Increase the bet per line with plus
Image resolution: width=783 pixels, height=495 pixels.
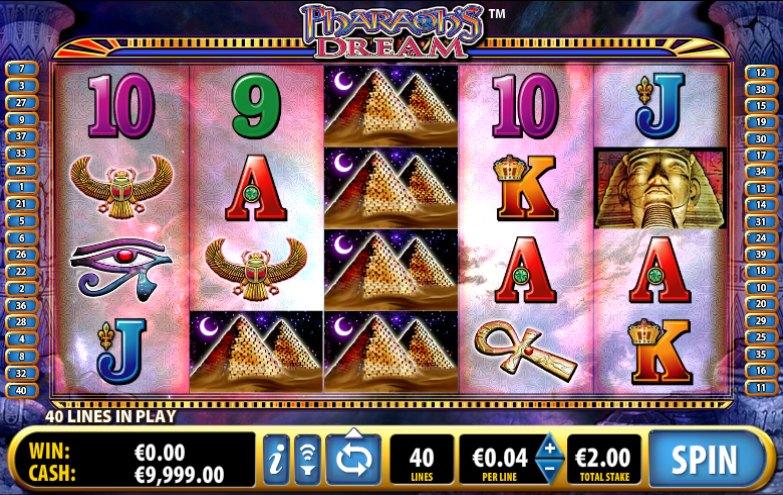pyautogui.click(x=550, y=446)
